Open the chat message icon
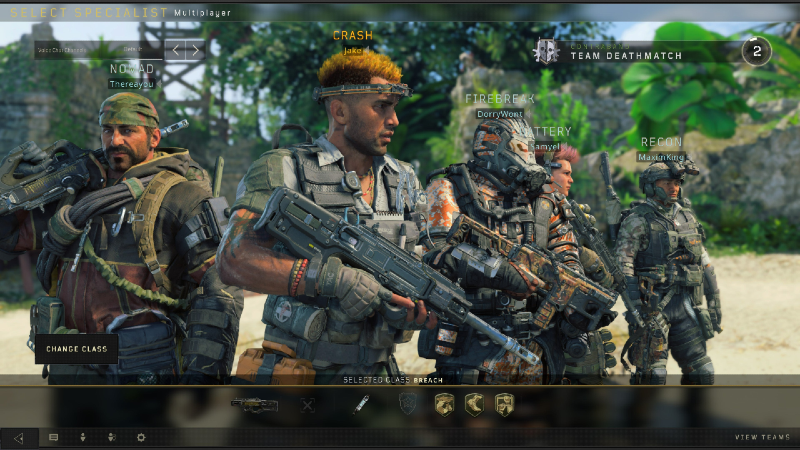The width and height of the screenshot is (800, 450). 53,437
